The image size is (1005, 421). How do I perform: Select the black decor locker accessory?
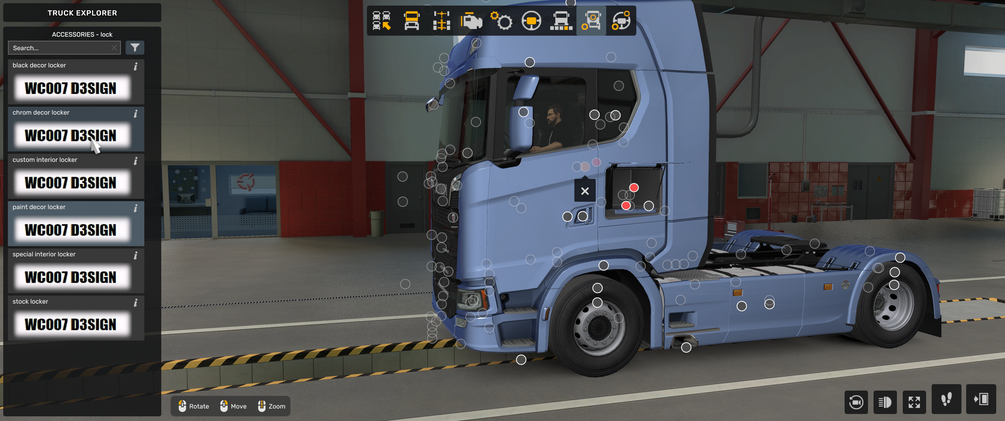tap(70, 88)
